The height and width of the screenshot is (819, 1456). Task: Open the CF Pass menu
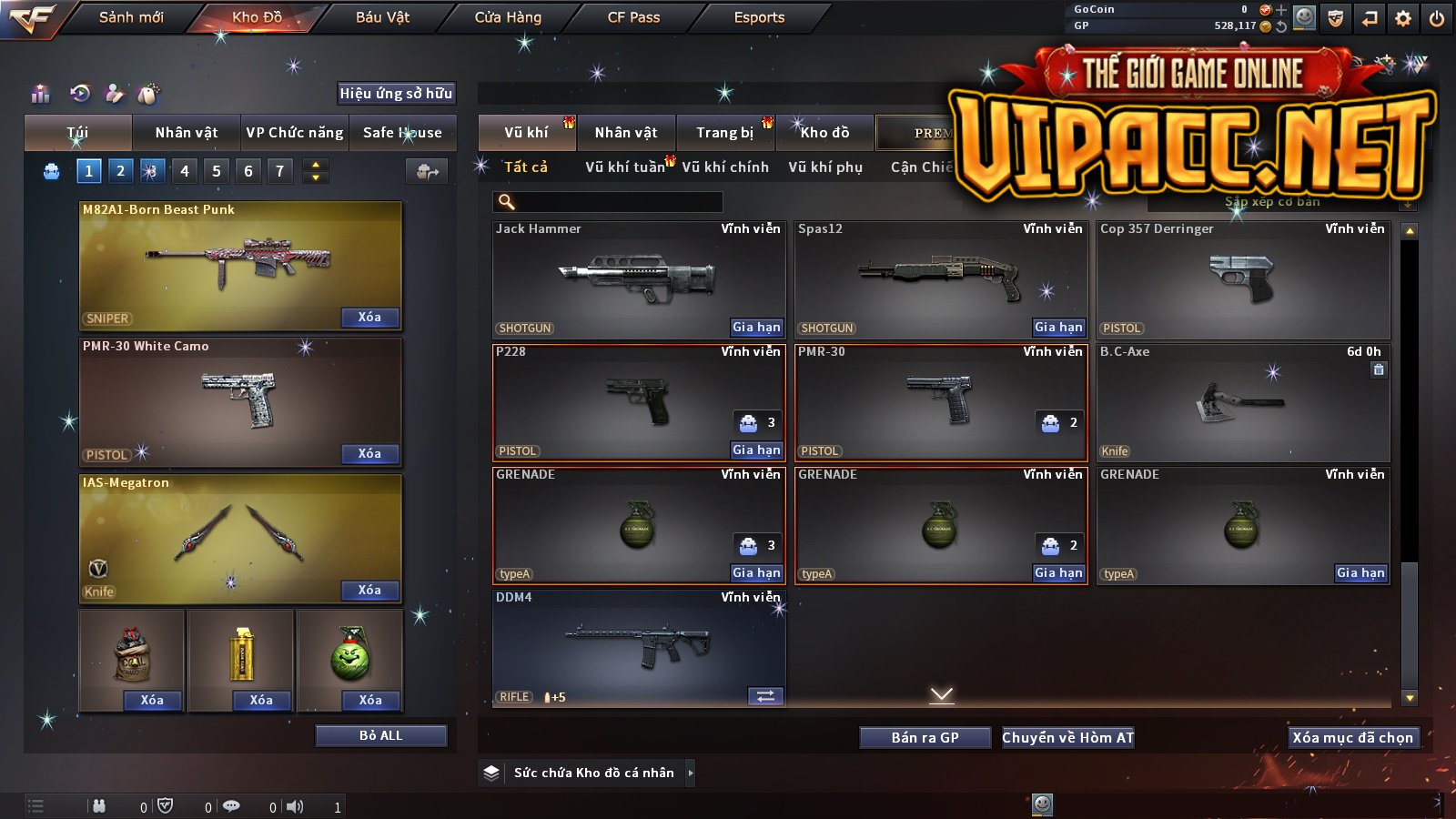pyautogui.click(x=633, y=17)
